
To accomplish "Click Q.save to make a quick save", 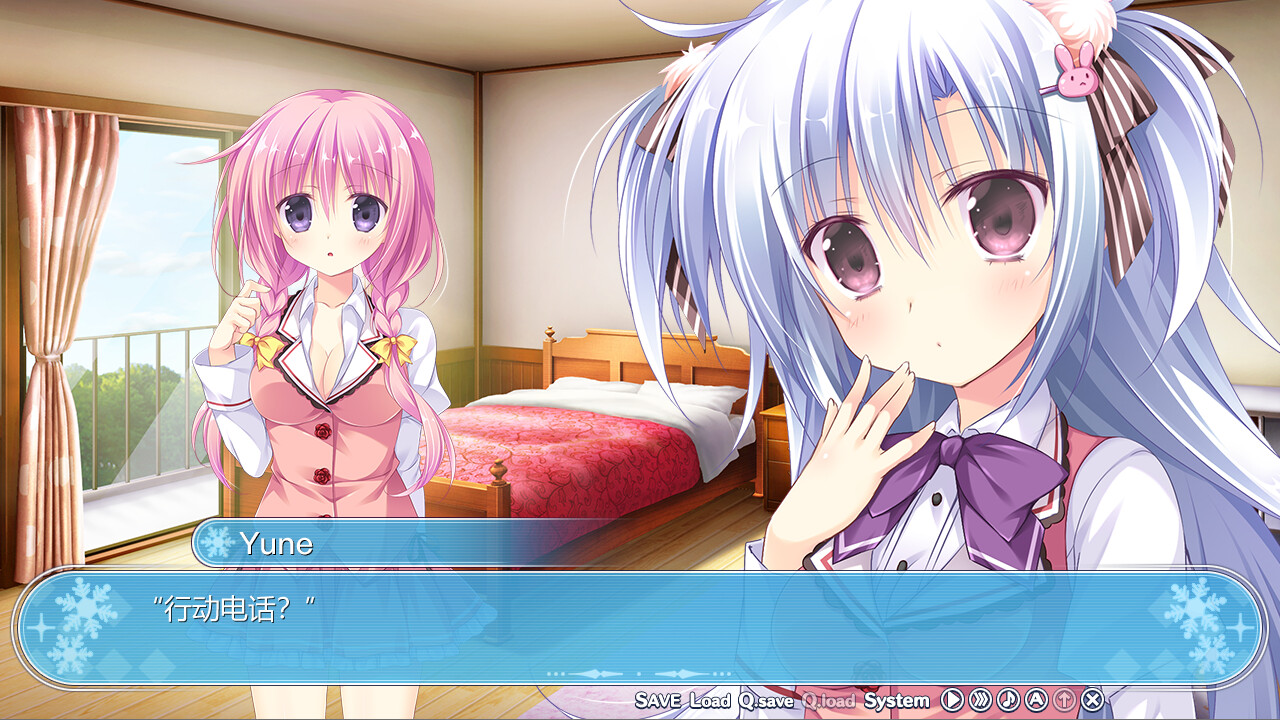I will (765, 700).
